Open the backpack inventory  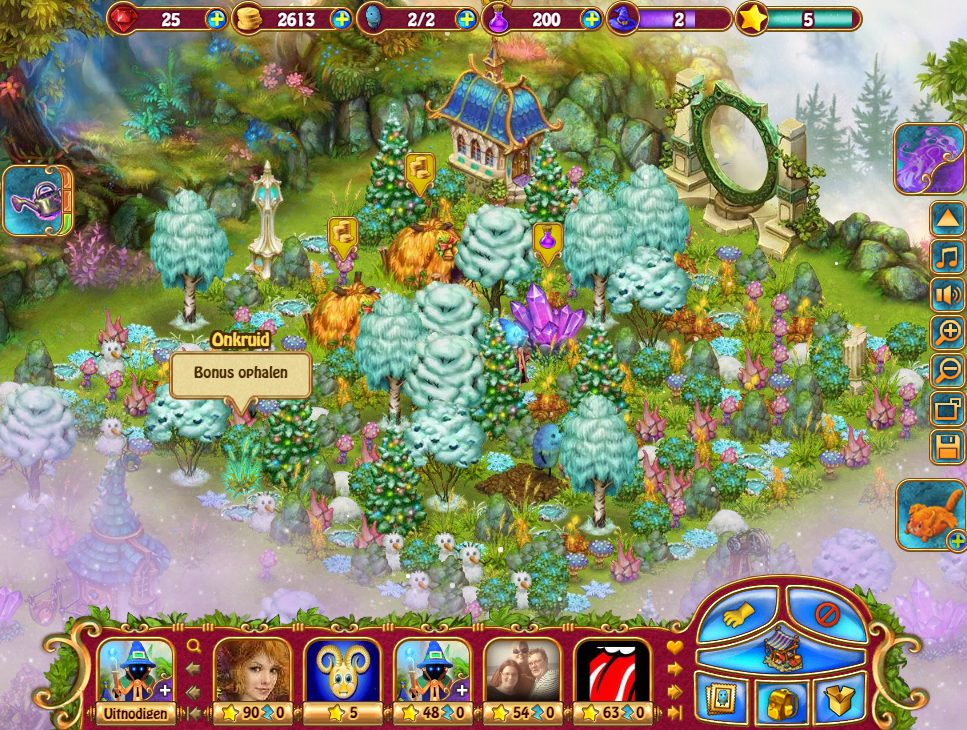(782, 701)
